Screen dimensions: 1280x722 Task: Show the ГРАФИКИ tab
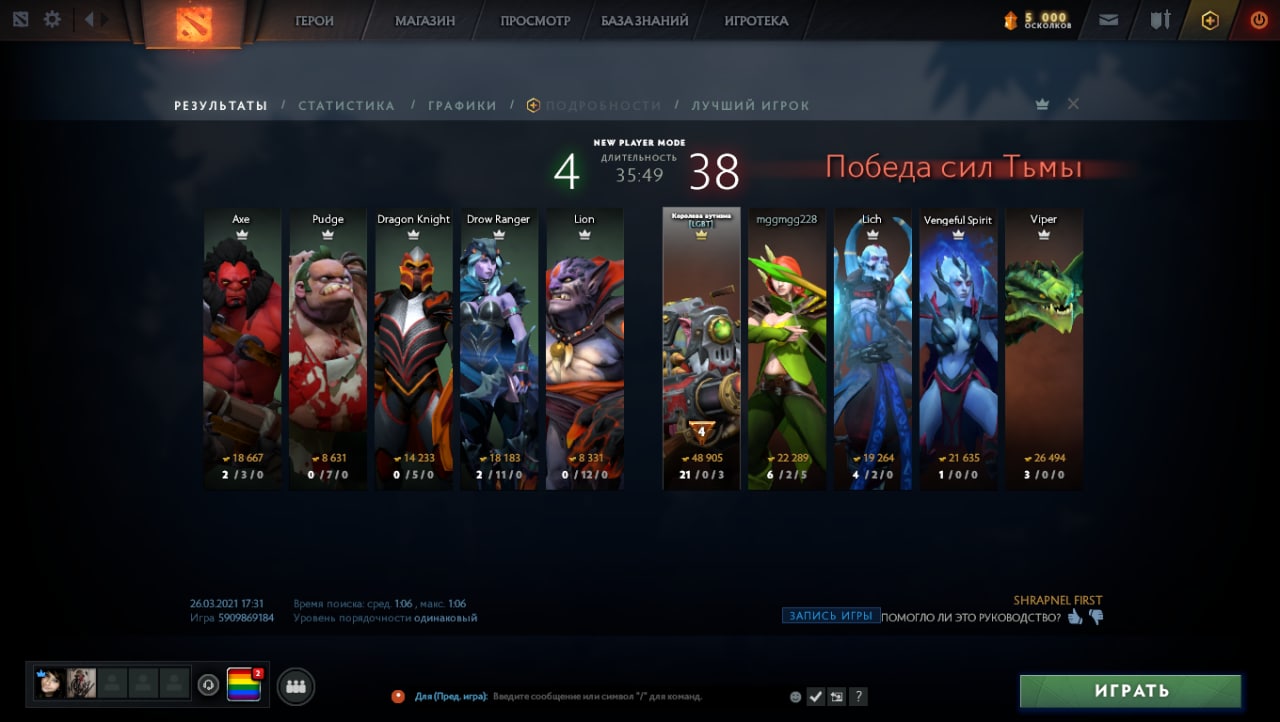pyautogui.click(x=462, y=105)
